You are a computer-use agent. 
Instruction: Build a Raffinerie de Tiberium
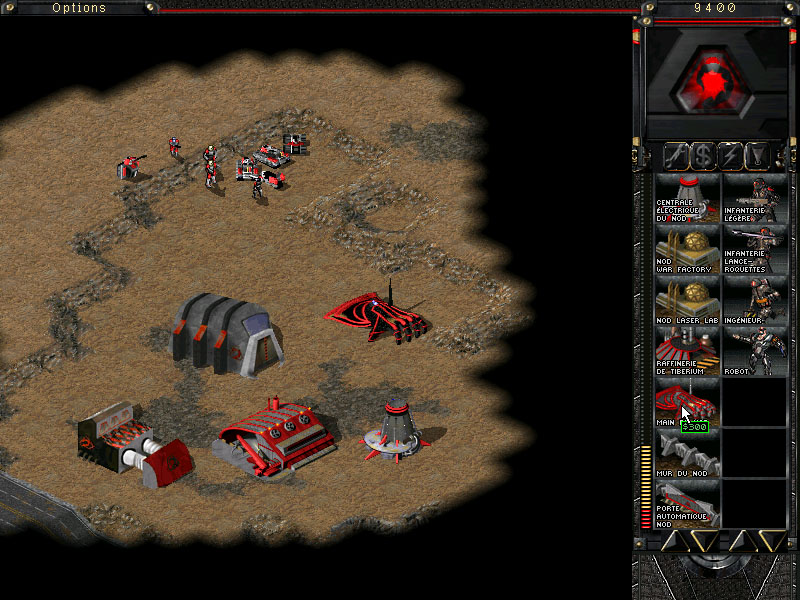tap(687, 353)
